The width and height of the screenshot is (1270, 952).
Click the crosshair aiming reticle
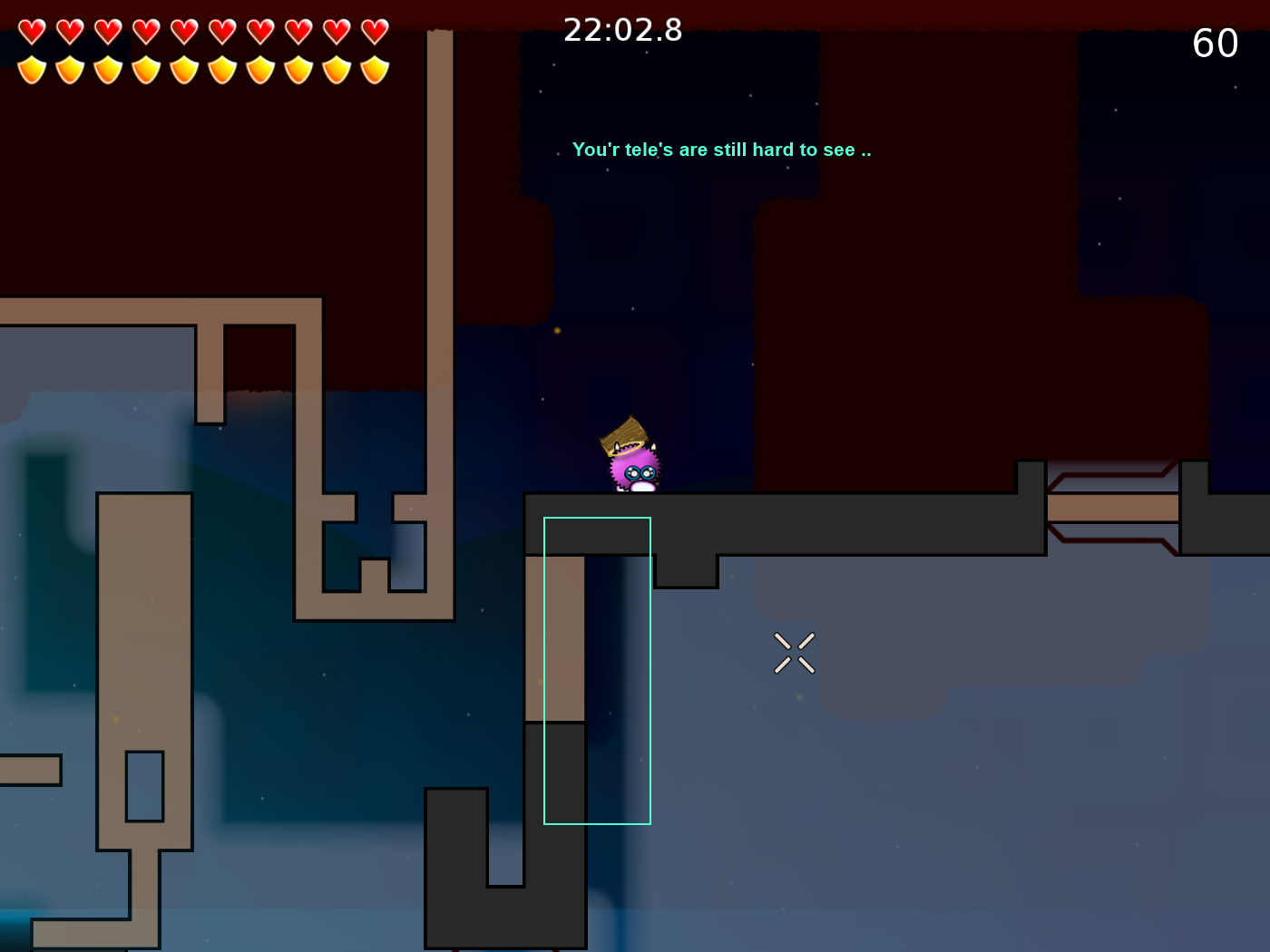click(x=794, y=654)
